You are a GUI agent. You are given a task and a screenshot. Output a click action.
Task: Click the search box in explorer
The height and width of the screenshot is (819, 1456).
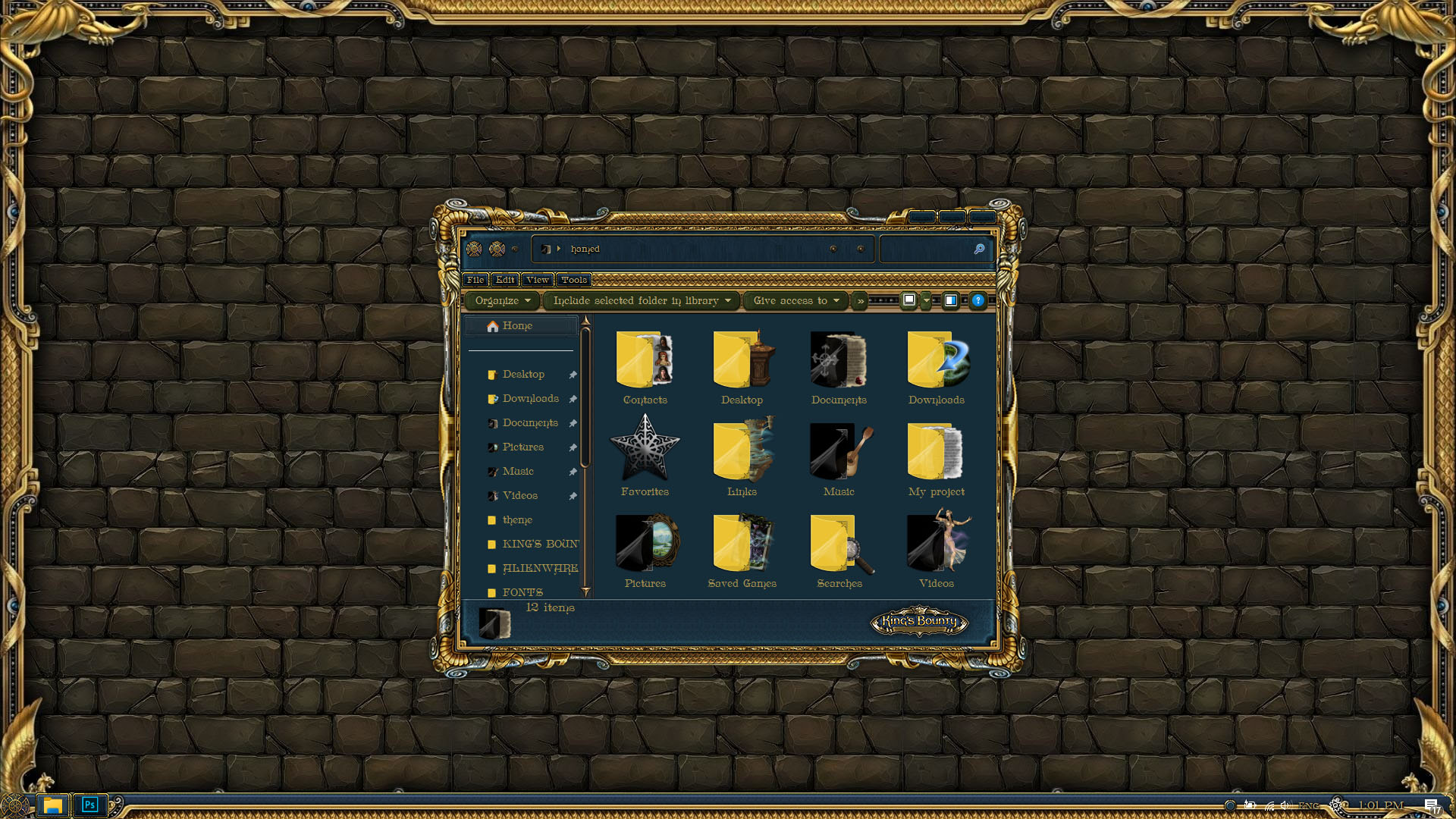pos(927,249)
